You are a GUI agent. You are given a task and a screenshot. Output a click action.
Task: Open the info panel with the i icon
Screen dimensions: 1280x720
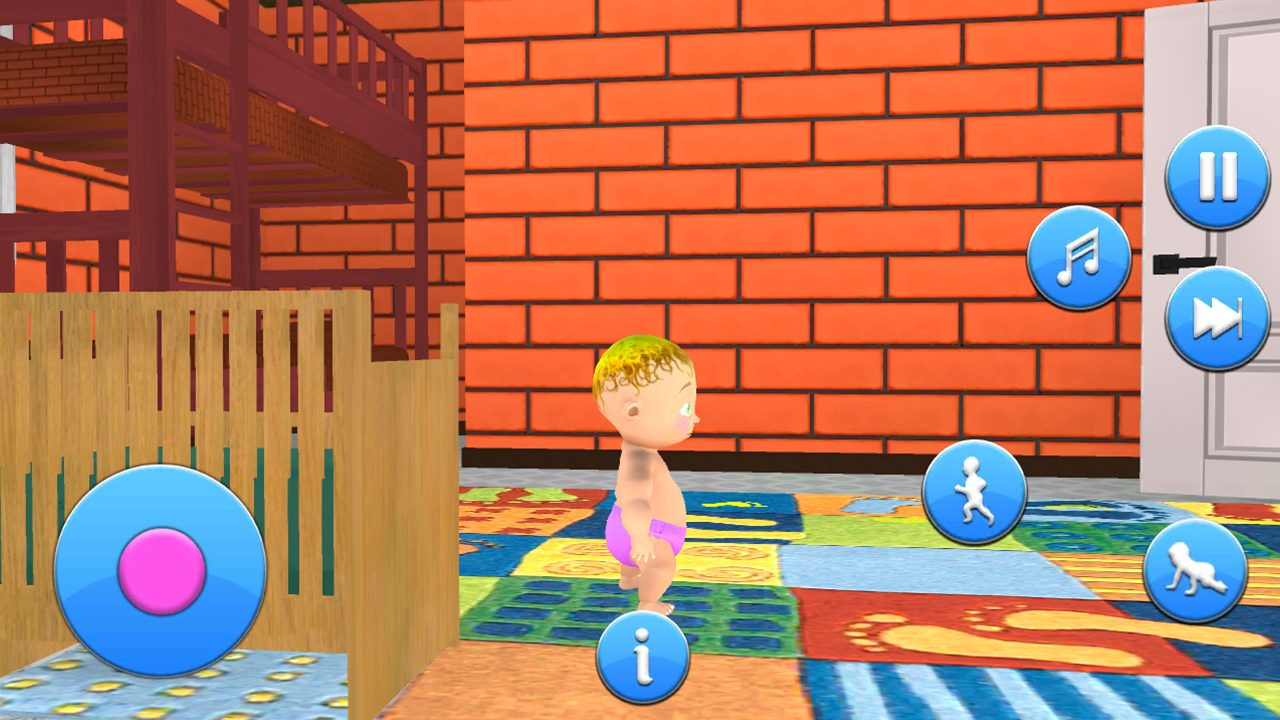pyautogui.click(x=641, y=655)
